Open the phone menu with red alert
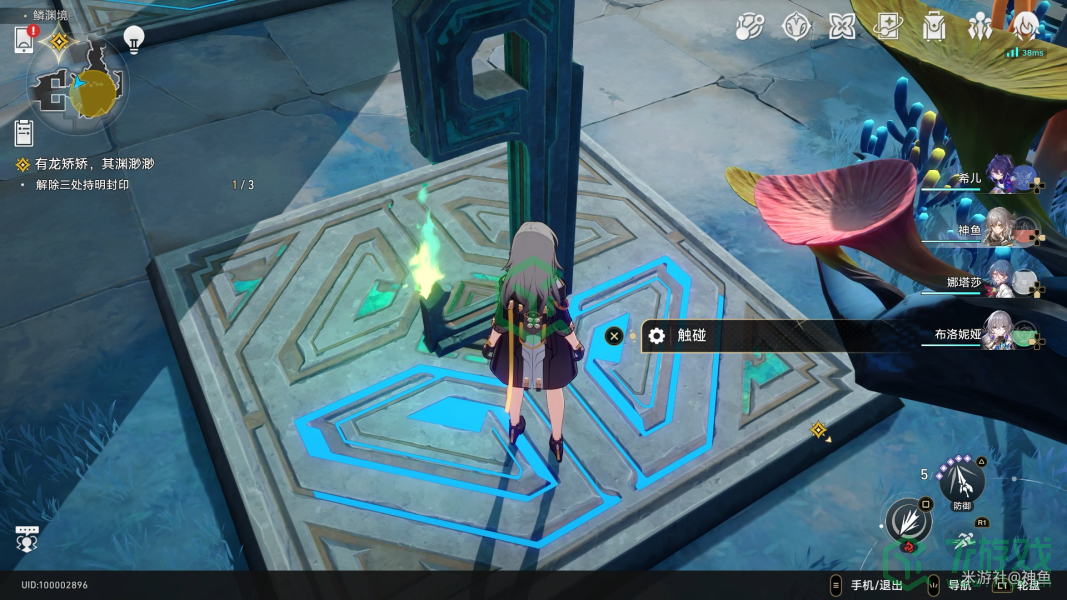Viewport: 1067px width, 600px height. (25, 39)
